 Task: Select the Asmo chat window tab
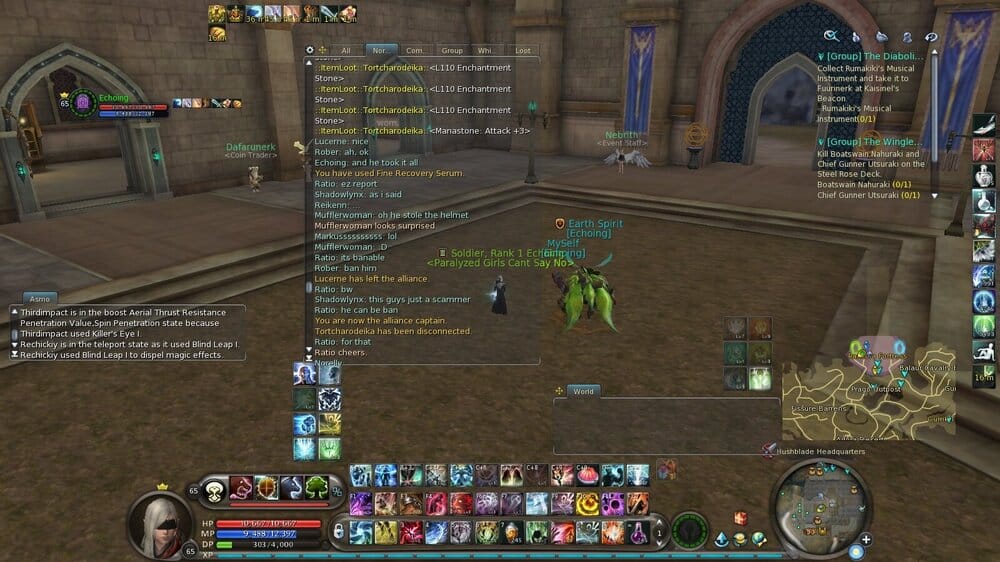(40, 298)
